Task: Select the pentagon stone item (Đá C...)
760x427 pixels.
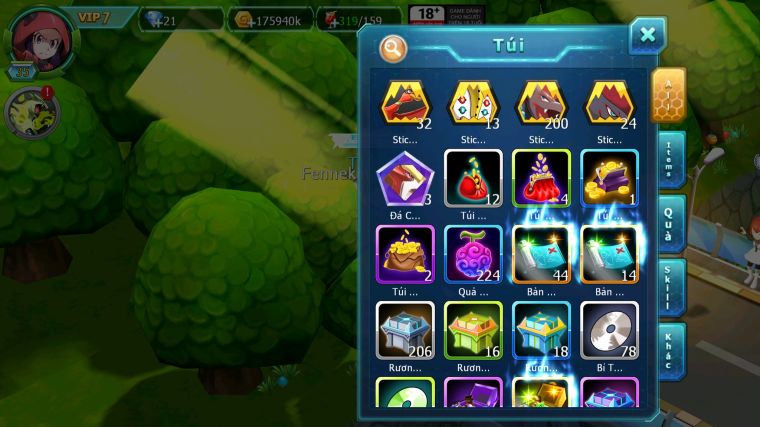Action: [x=405, y=178]
